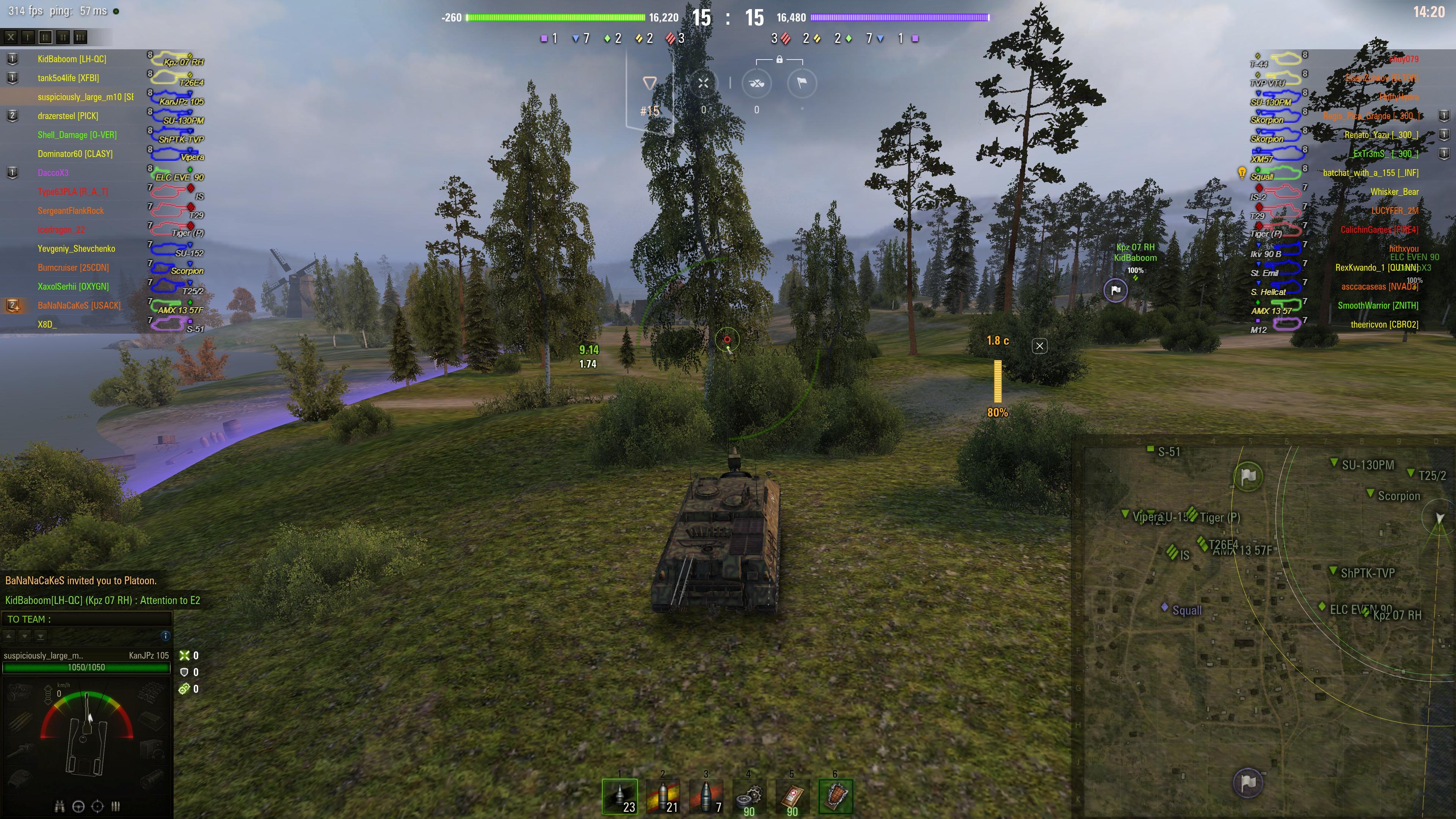Use the first aid kit in slot 5

click(x=792, y=796)
